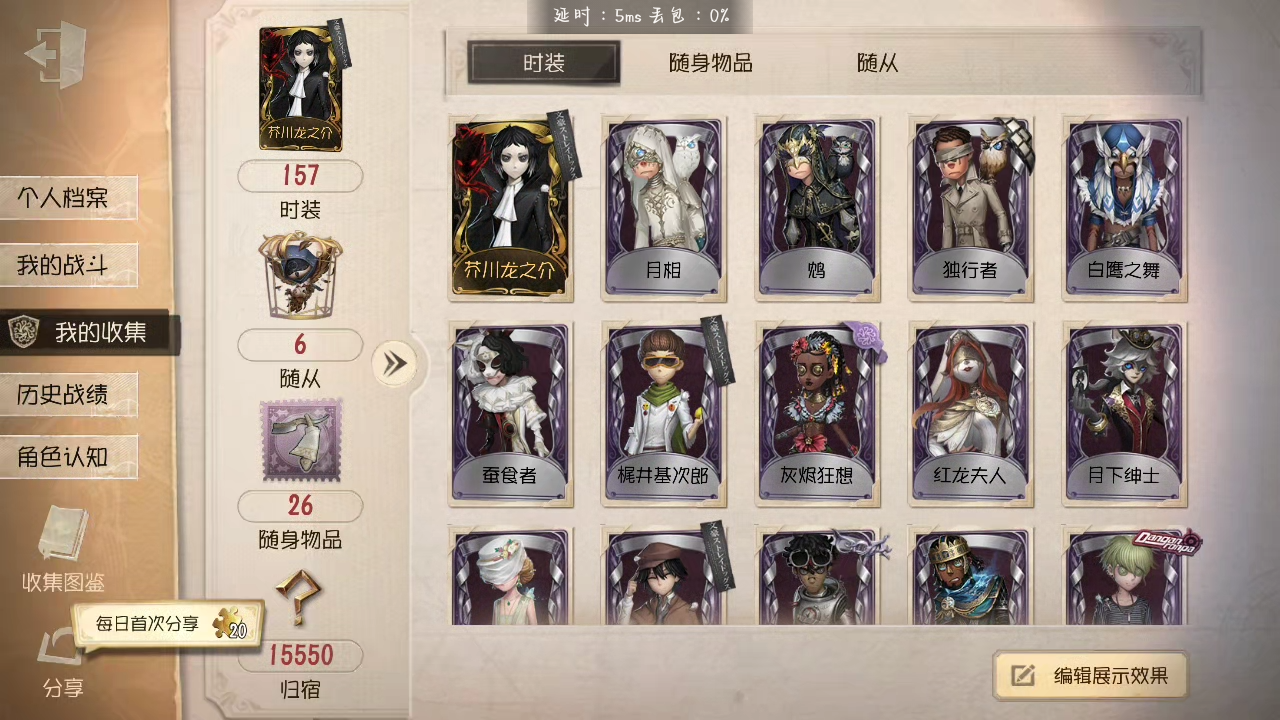This screenshot has height=720, width=1280.
Task: Select the 我的收集 menu entry
Action: 88,333
